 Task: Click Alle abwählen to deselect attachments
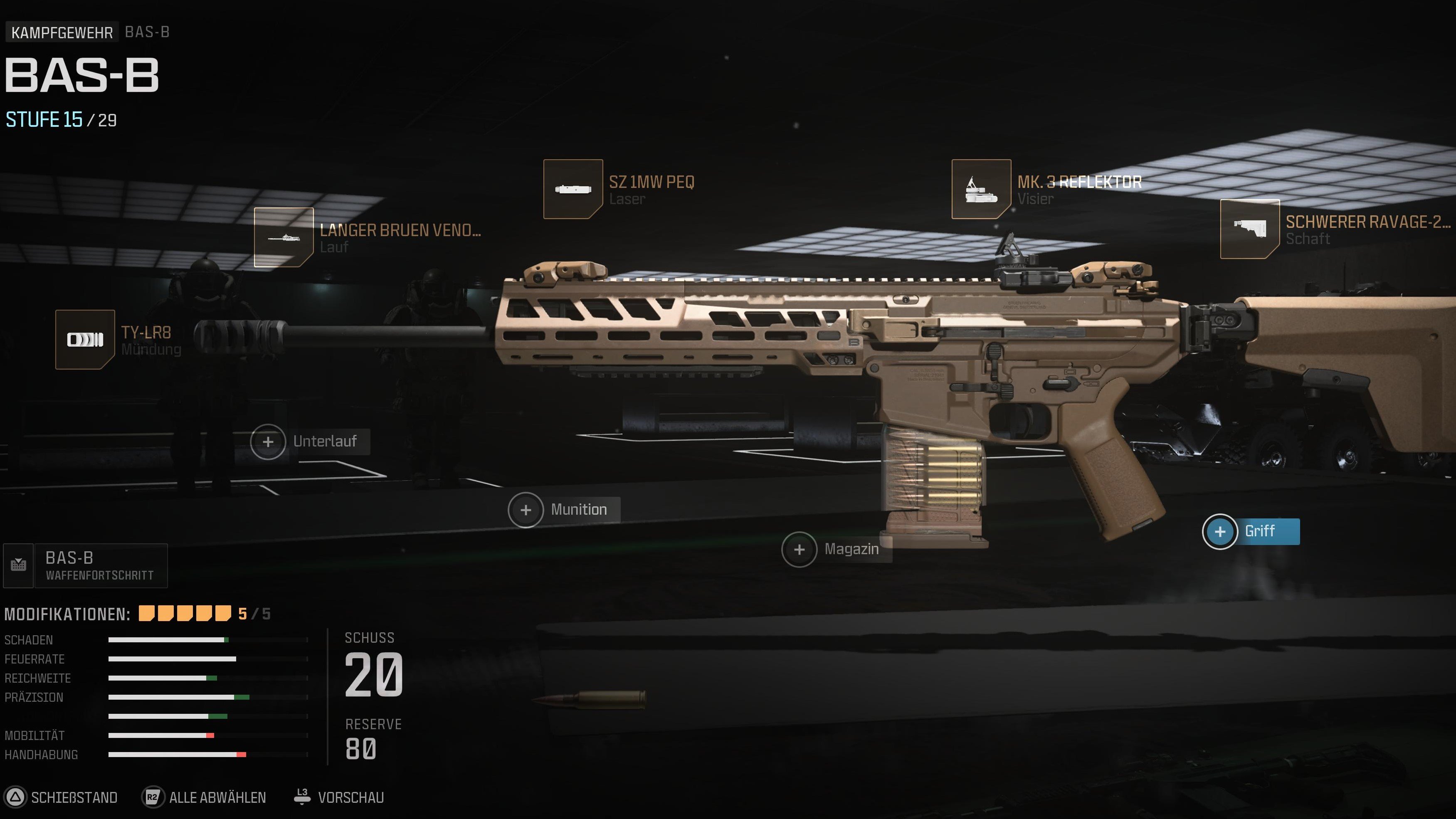[217, 797]
